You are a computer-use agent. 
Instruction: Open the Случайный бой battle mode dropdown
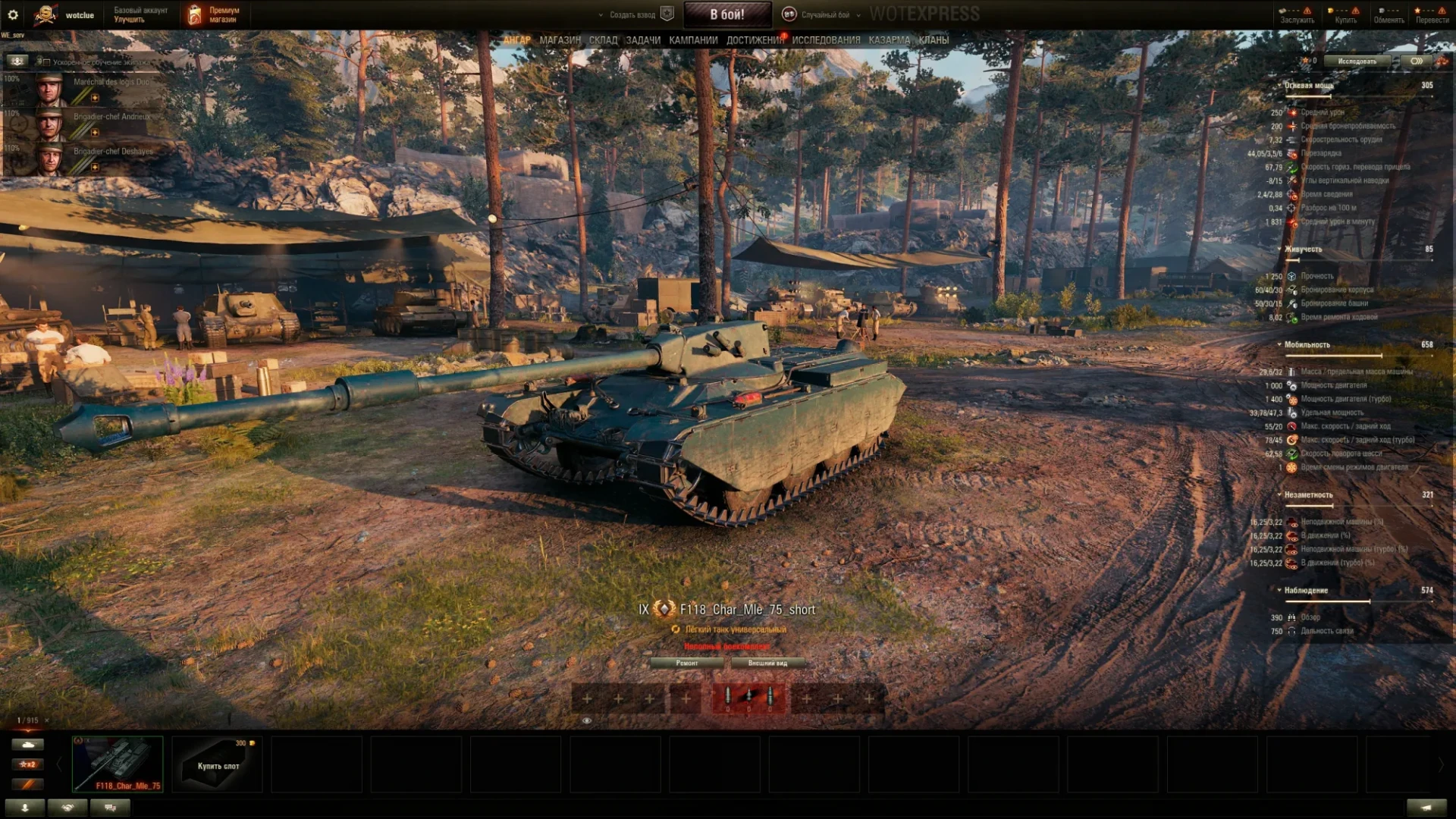coord(824,14)
